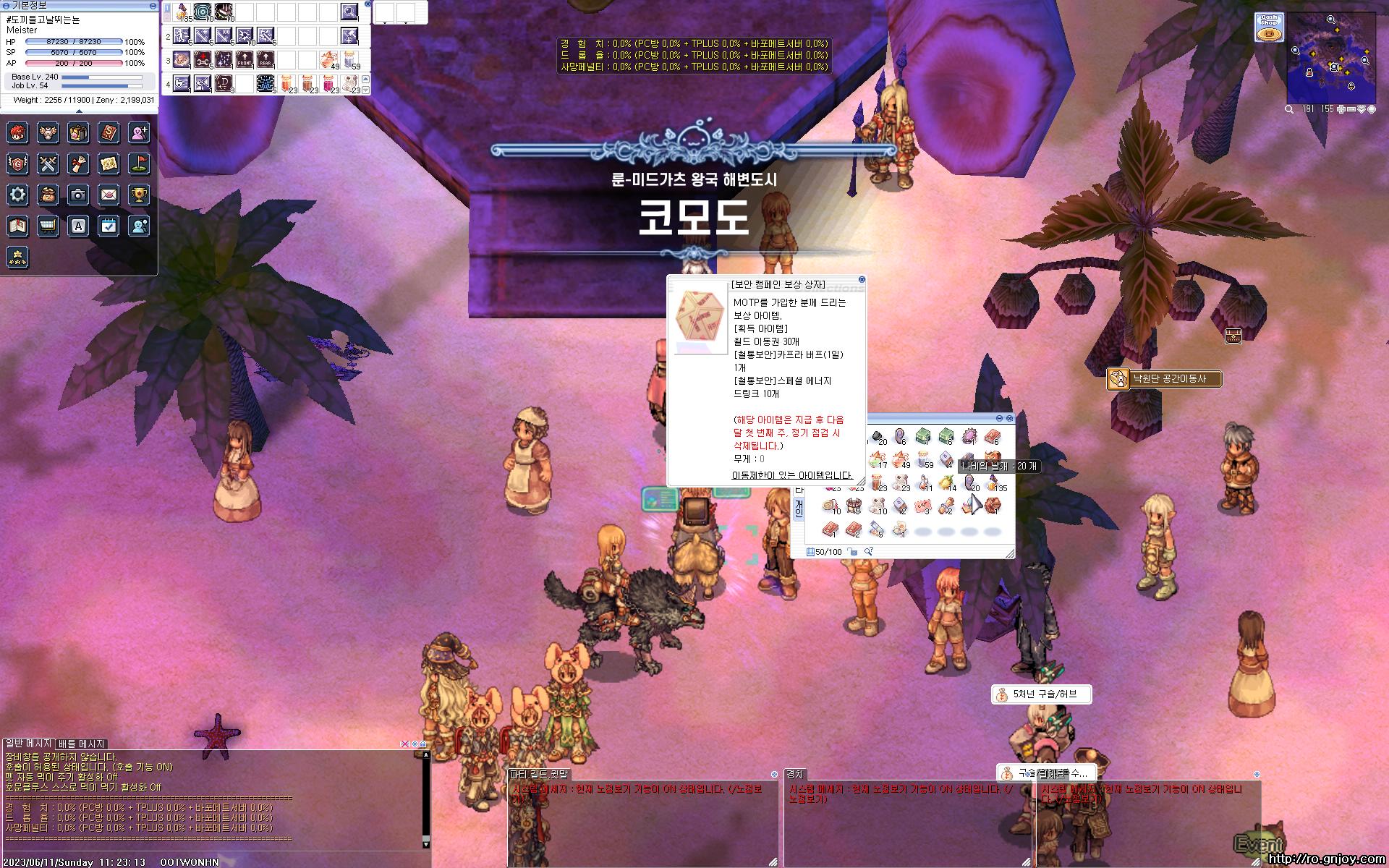Select the pink ticket item in inventory
Viewport: 1389px width, 868px height.
(923, 506)
